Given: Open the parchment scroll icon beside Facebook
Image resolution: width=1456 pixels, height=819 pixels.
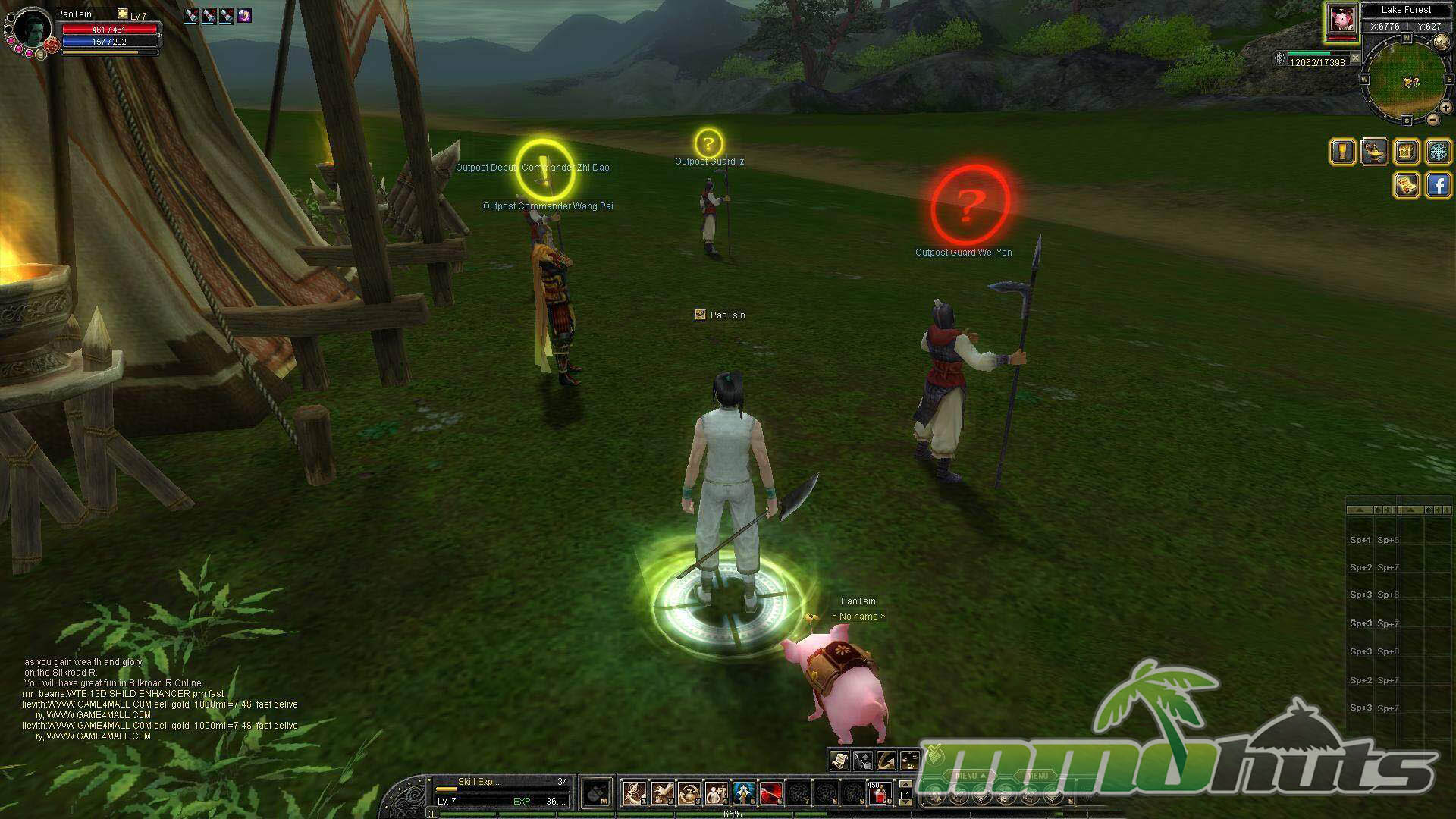Looking at the screenshot, I should 1407,184.
